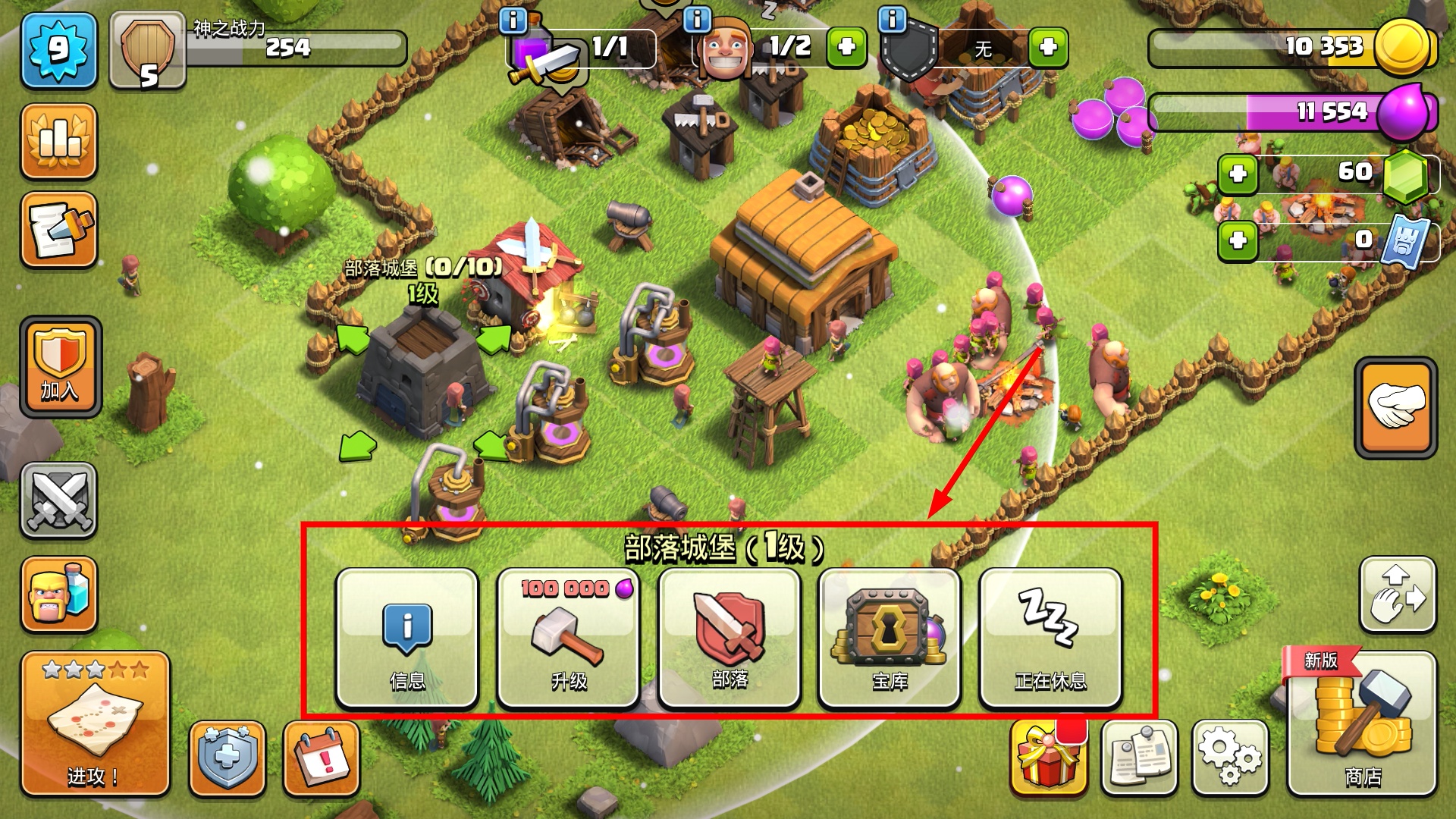
Task: Add gems with the green plus
Action: 1238,174
